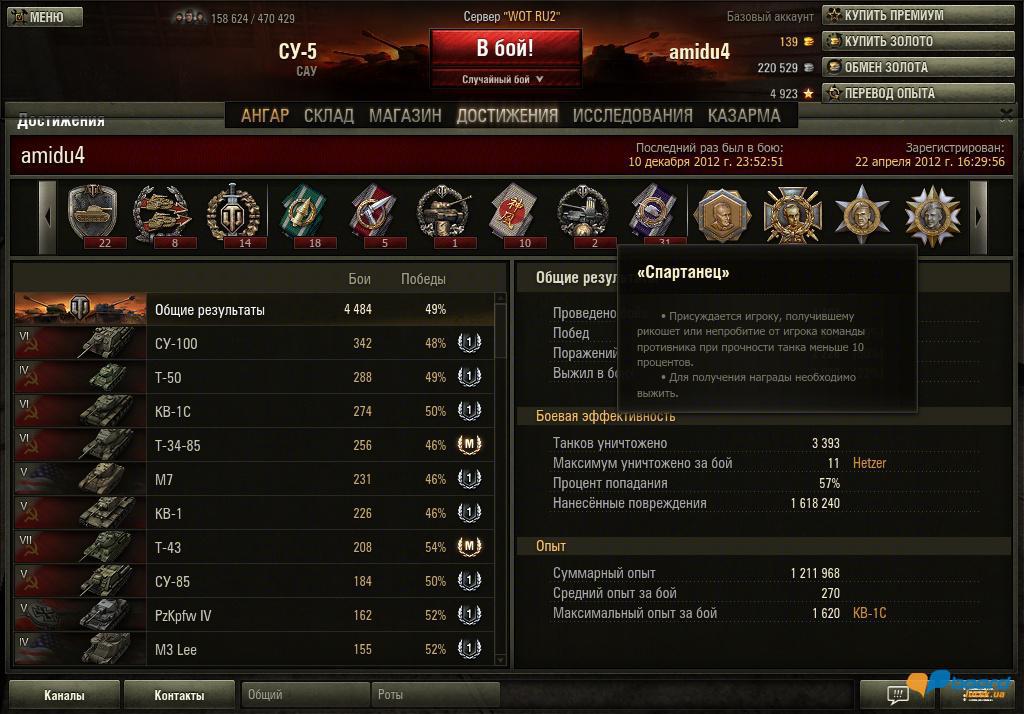Open the Казарма tab
1024x714 pixels.
point(744,116)
